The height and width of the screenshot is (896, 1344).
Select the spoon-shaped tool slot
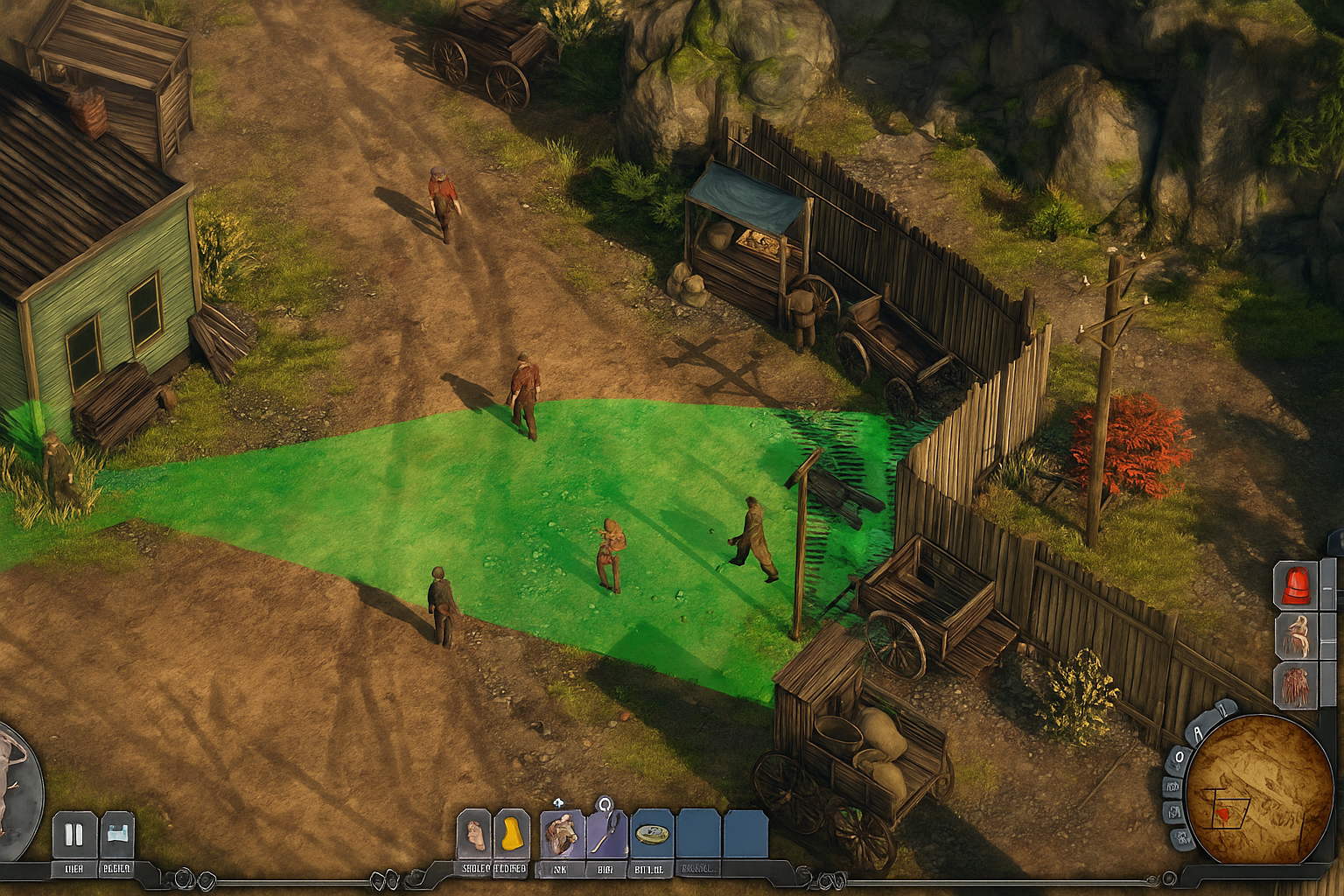tap(606, 834)
